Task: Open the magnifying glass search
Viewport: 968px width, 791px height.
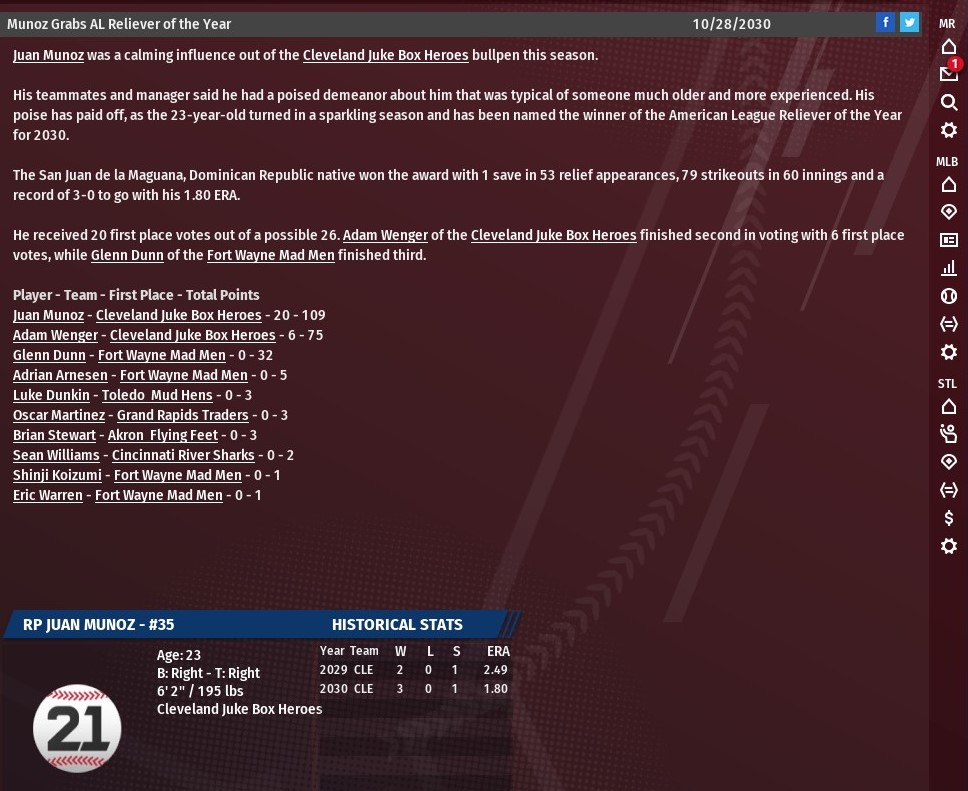Action: pyautogui.click(x=949, y=102)
